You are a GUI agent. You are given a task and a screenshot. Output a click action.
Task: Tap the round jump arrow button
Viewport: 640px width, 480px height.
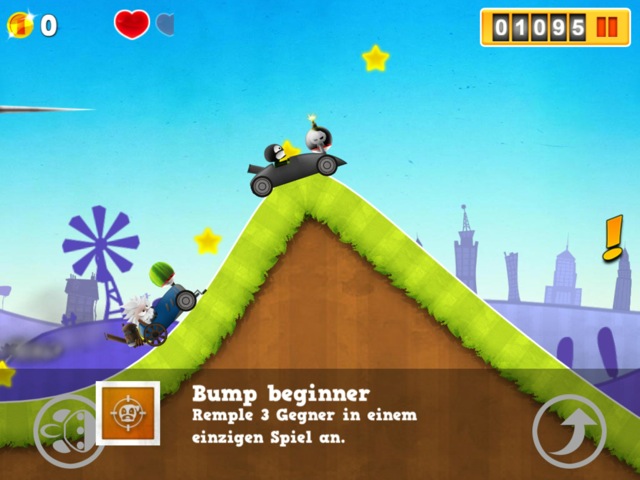pyautogui.click(x=568, y=431)
